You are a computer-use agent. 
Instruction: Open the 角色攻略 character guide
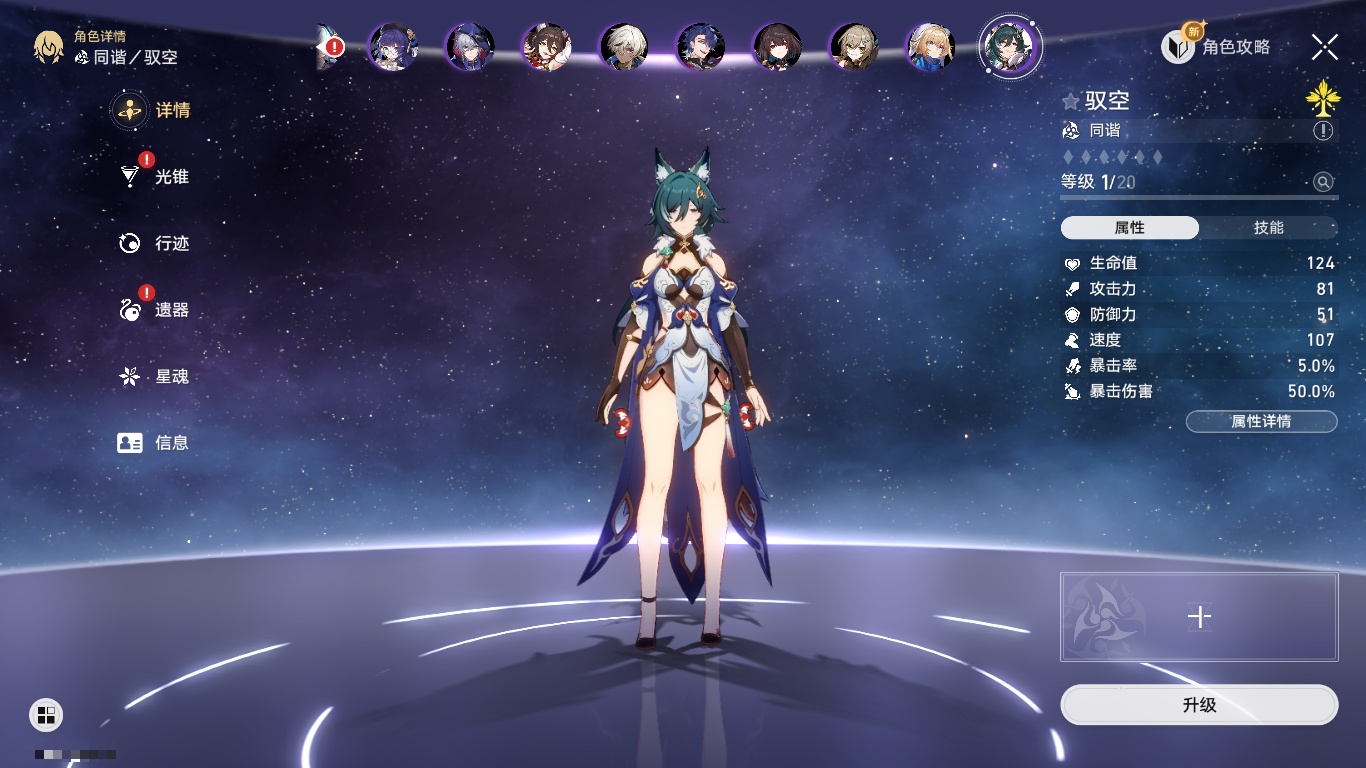1216,47
